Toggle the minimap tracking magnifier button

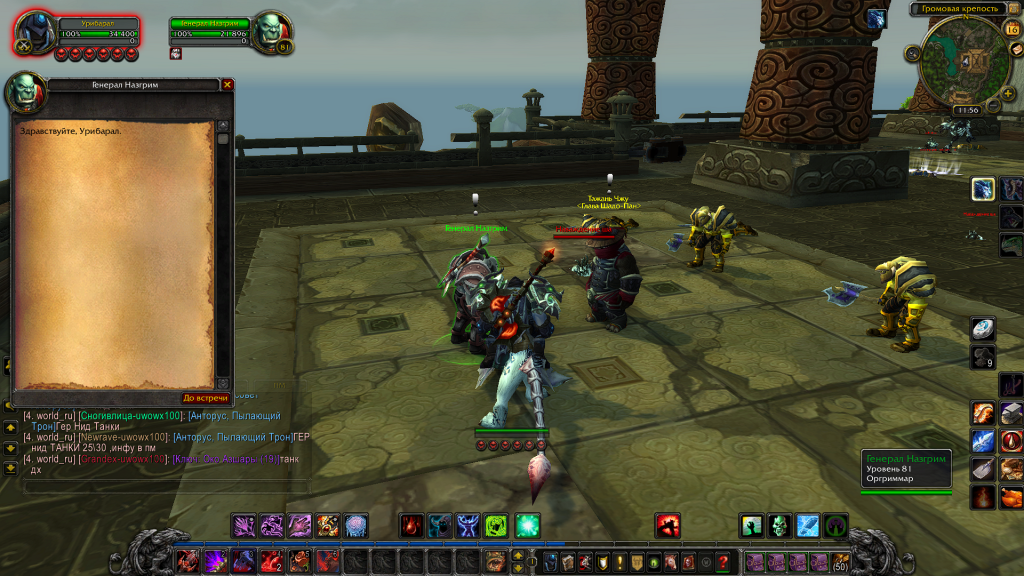912,54
